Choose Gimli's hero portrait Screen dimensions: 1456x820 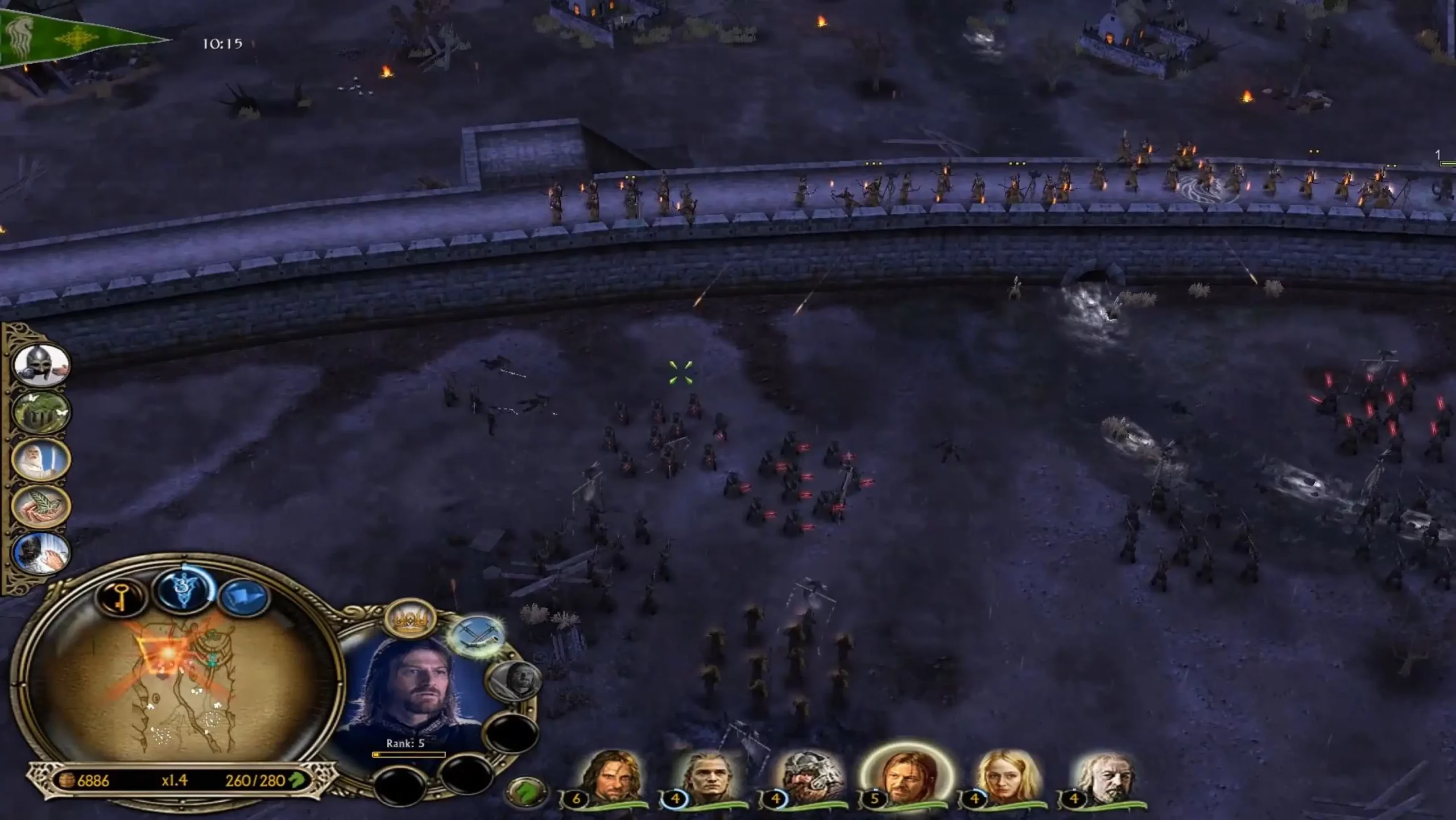[808, 777]
